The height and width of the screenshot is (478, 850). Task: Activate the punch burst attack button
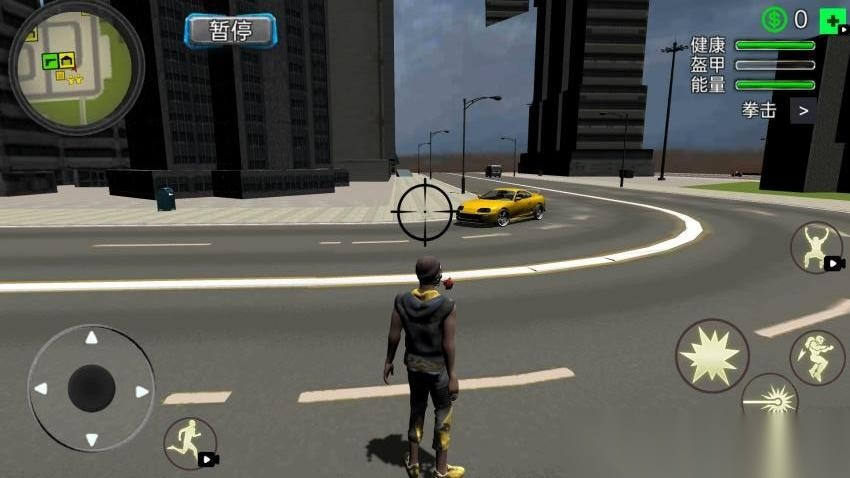[x=712, y=355]
